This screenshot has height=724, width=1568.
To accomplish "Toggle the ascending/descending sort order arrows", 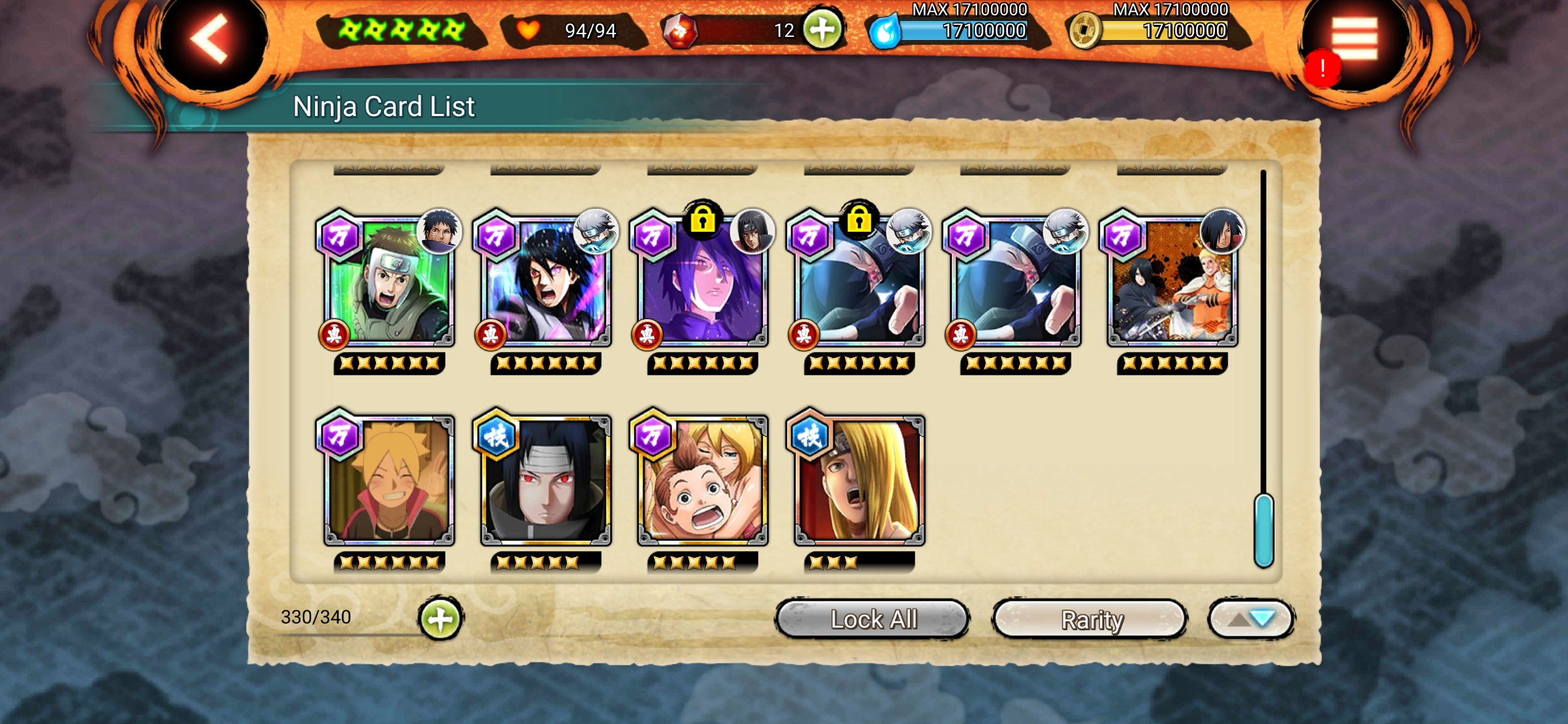I will 1250,619.
